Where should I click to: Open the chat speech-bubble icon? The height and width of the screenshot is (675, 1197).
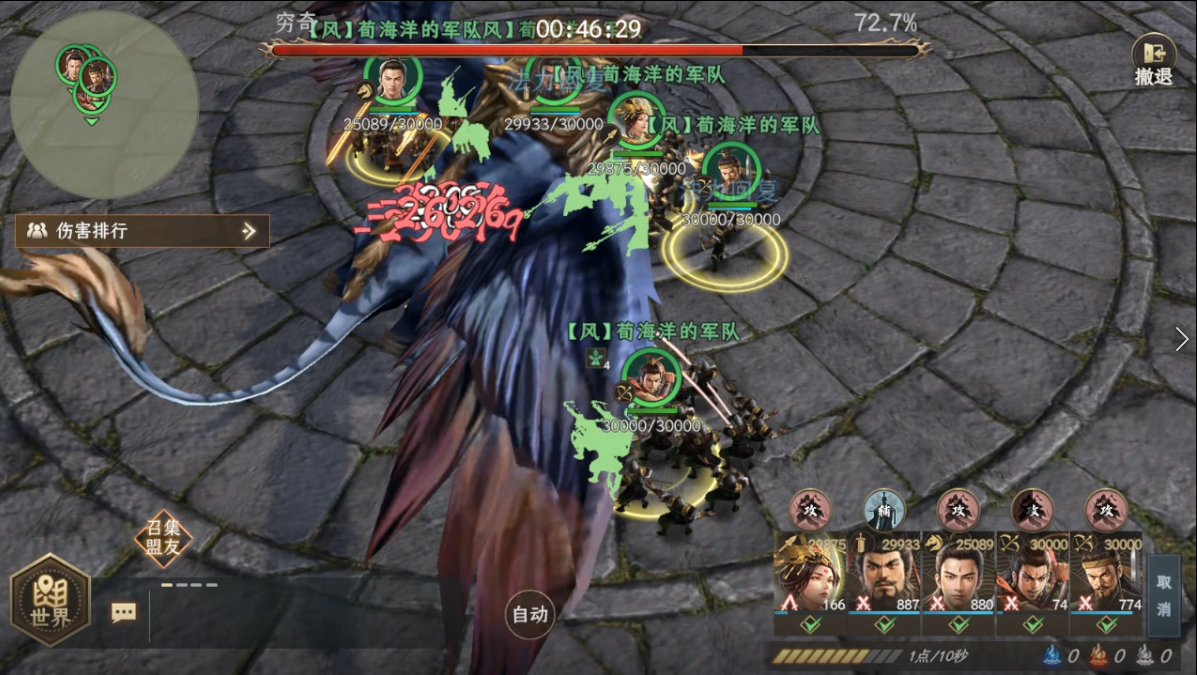124,612
